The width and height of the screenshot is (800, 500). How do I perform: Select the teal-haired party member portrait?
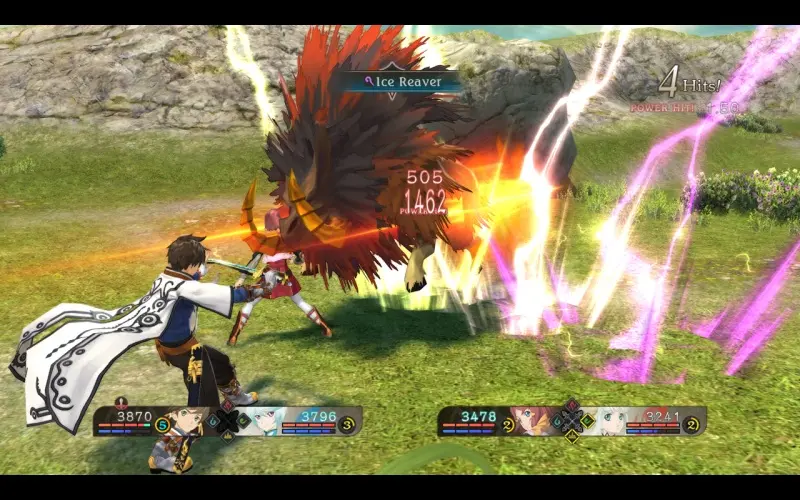(x=261, y=420)
